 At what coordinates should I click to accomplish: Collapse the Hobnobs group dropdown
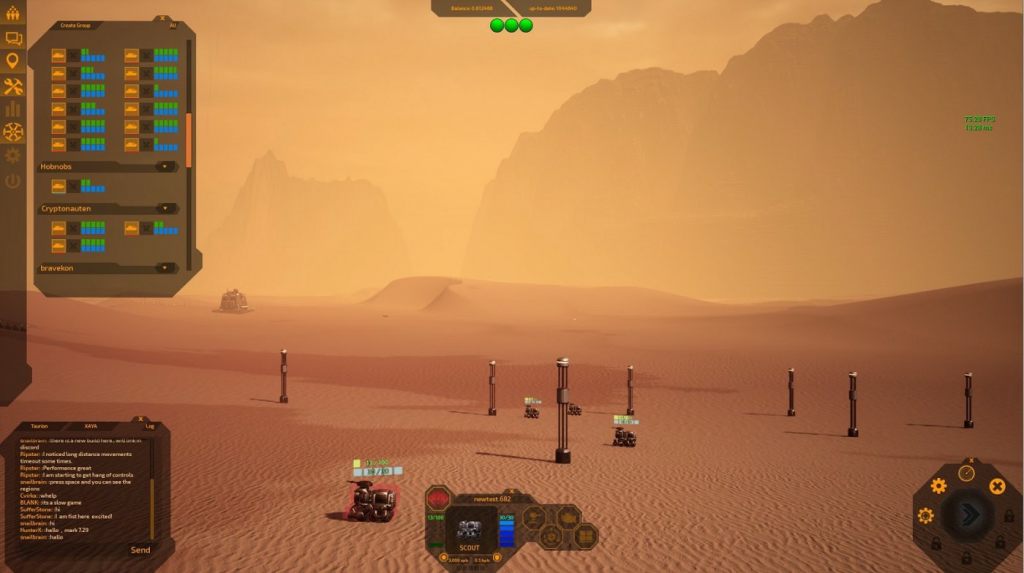(164, 167)
